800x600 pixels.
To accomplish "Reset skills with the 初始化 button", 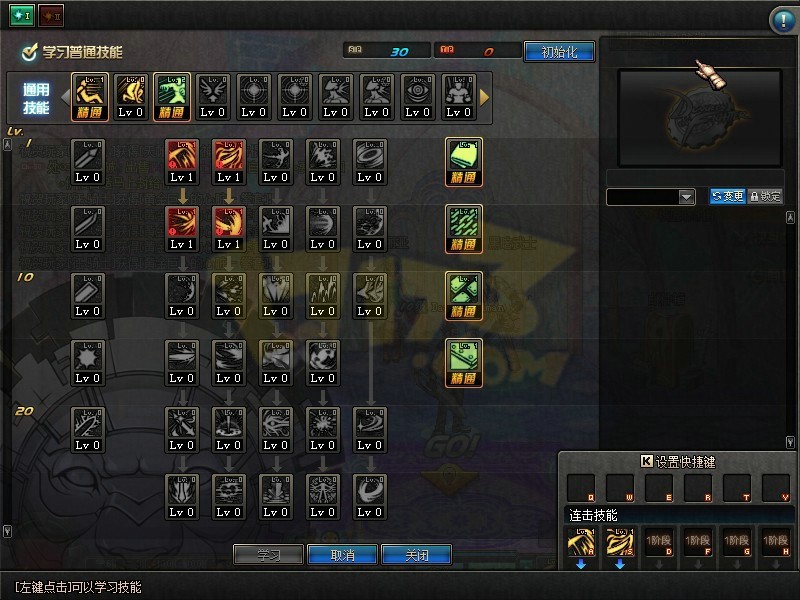I will (x=558, y=52).
